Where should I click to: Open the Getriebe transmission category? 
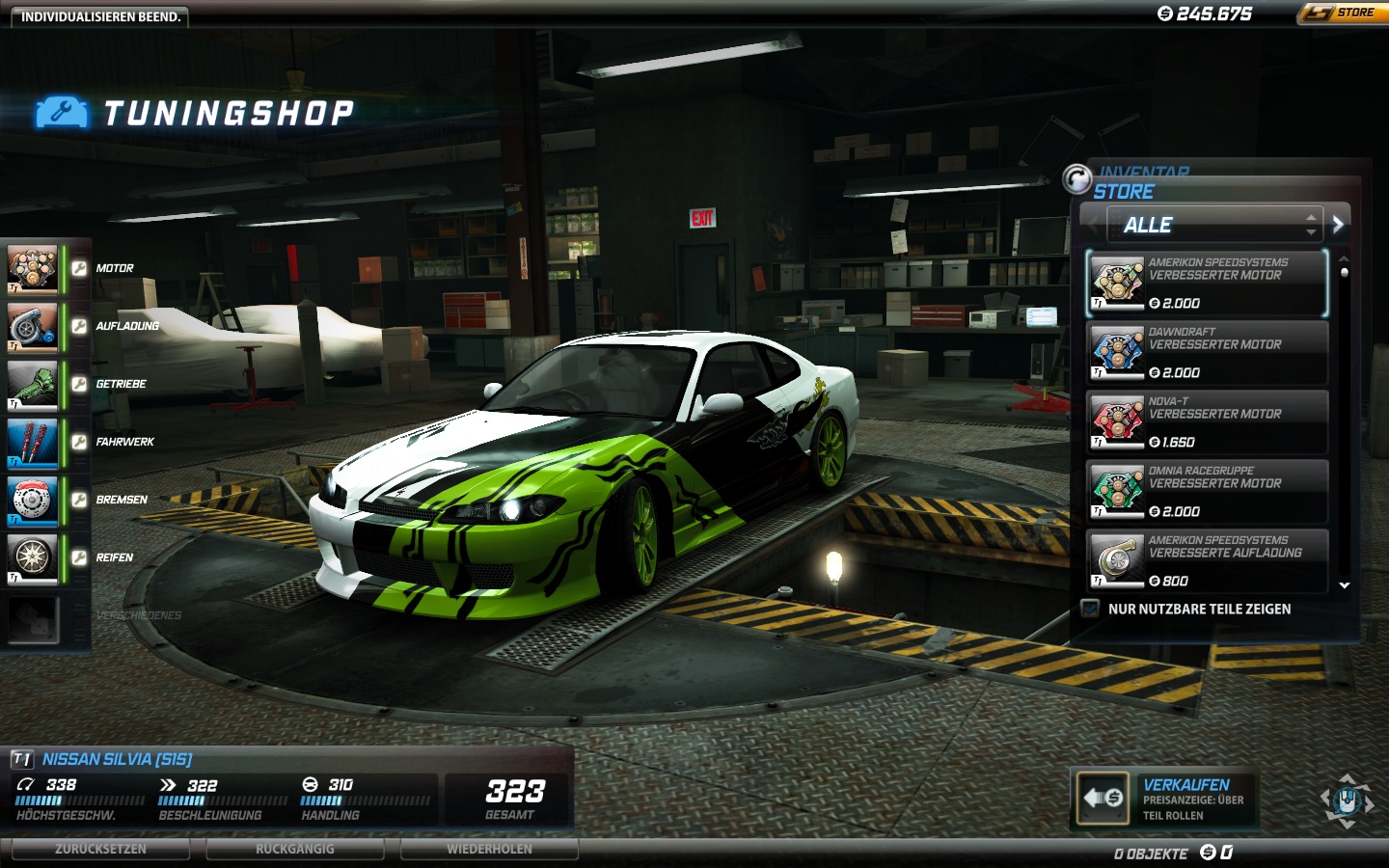tap(33, 384)
